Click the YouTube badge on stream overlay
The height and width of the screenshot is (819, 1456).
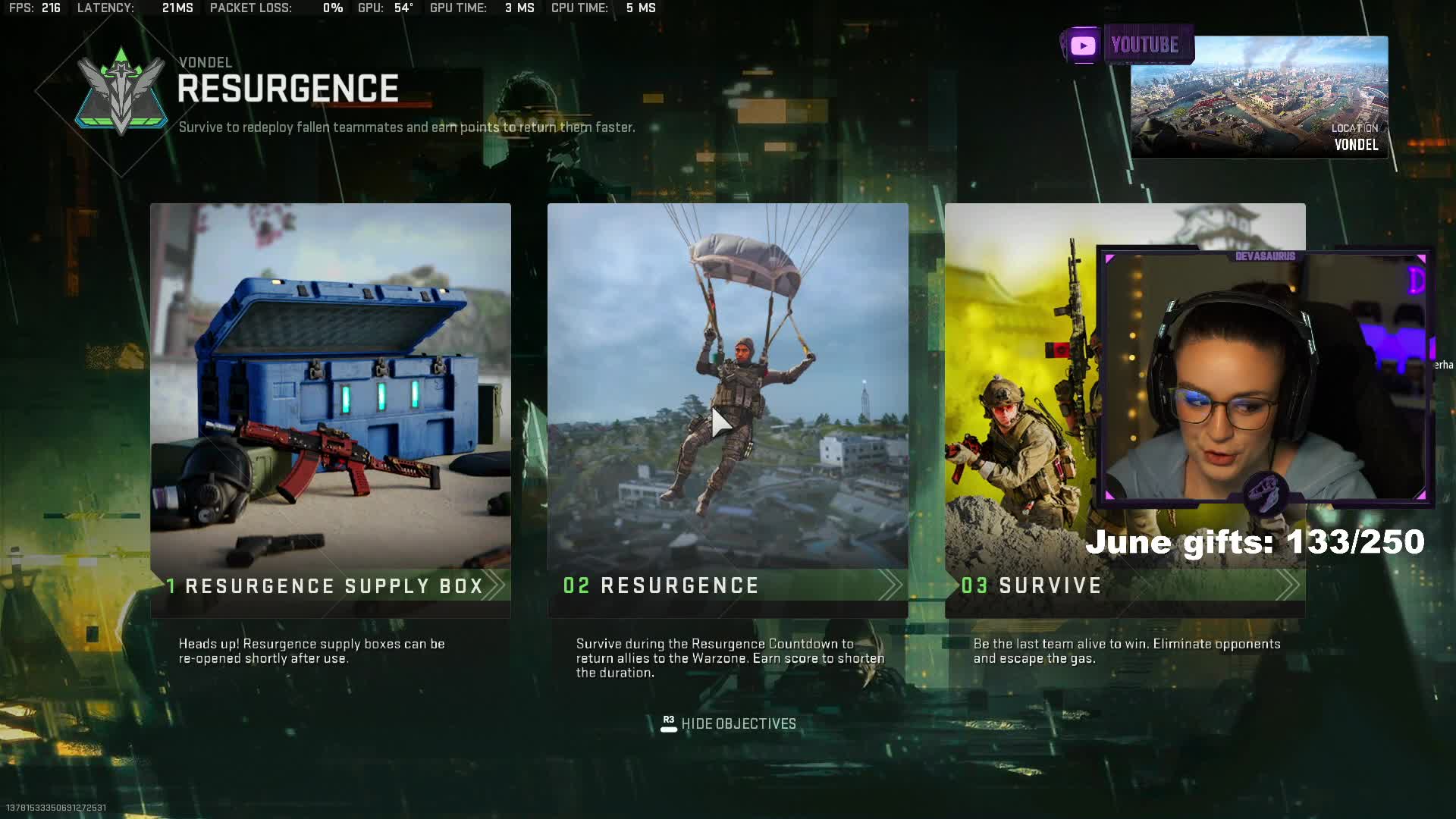1127,45
